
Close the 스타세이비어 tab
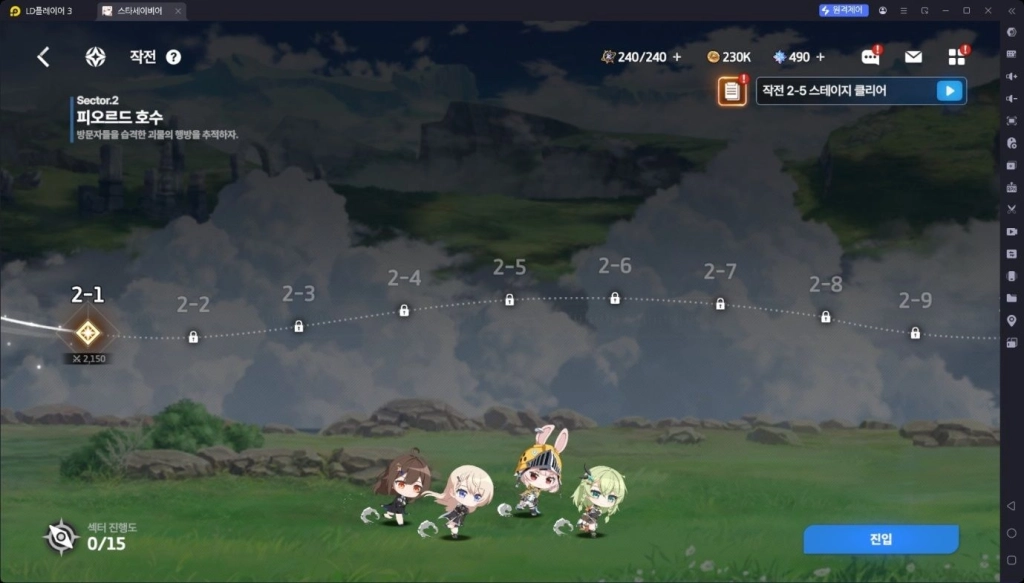click(178, 10)
